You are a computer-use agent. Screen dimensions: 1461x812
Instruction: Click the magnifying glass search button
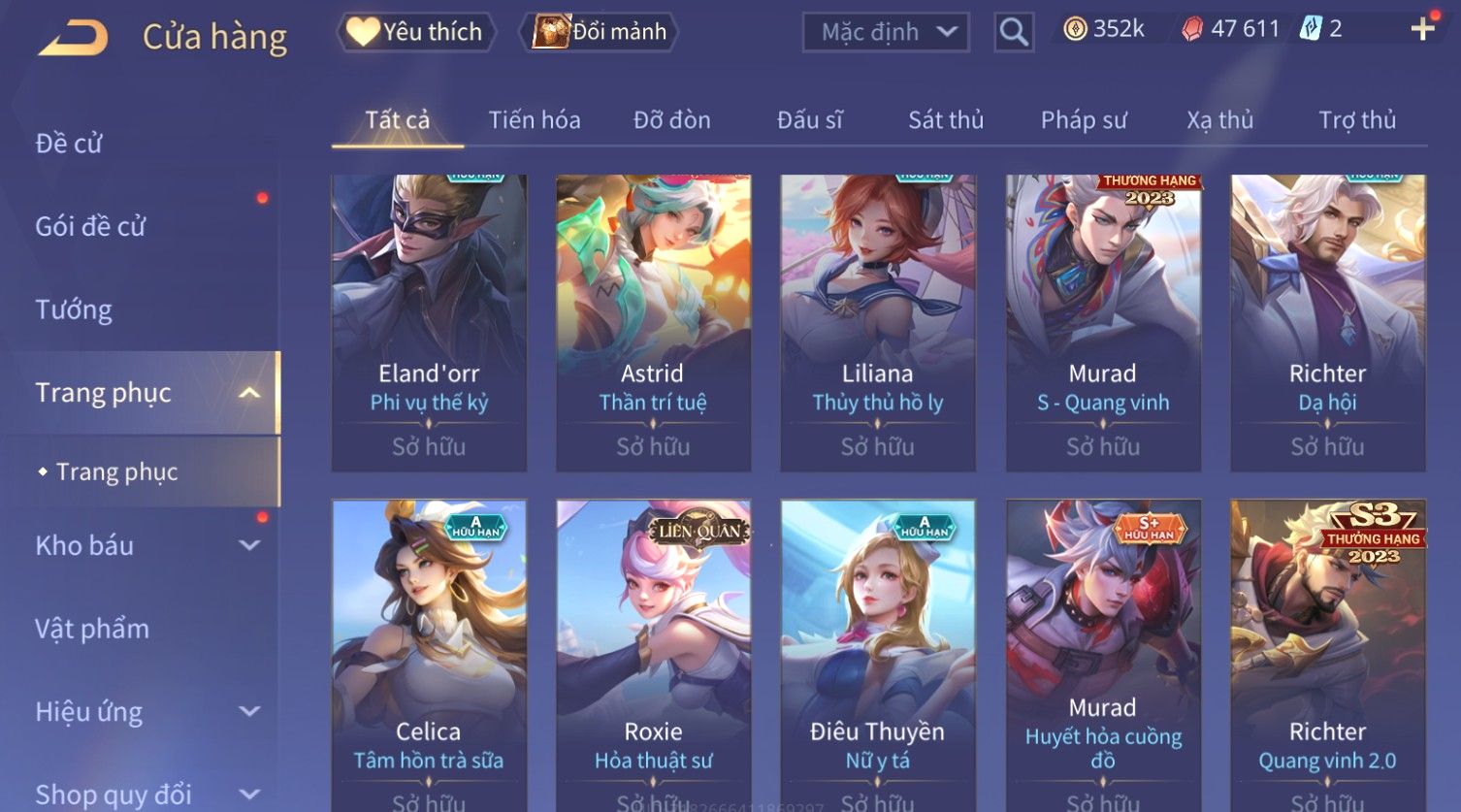[1014, 32]
